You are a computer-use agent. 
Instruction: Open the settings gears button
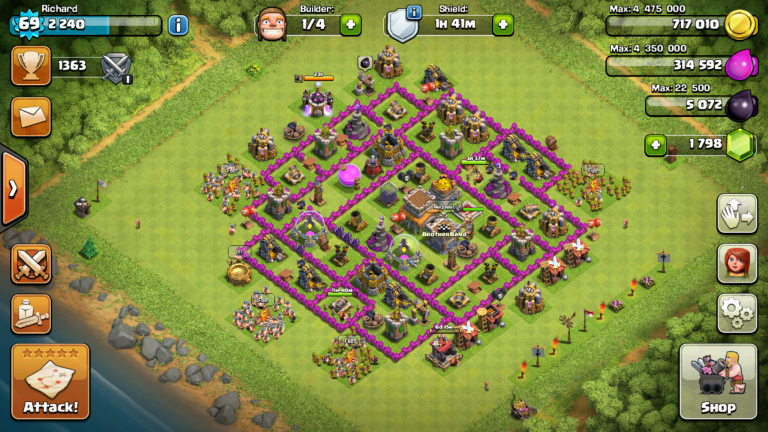coord(736,312)
